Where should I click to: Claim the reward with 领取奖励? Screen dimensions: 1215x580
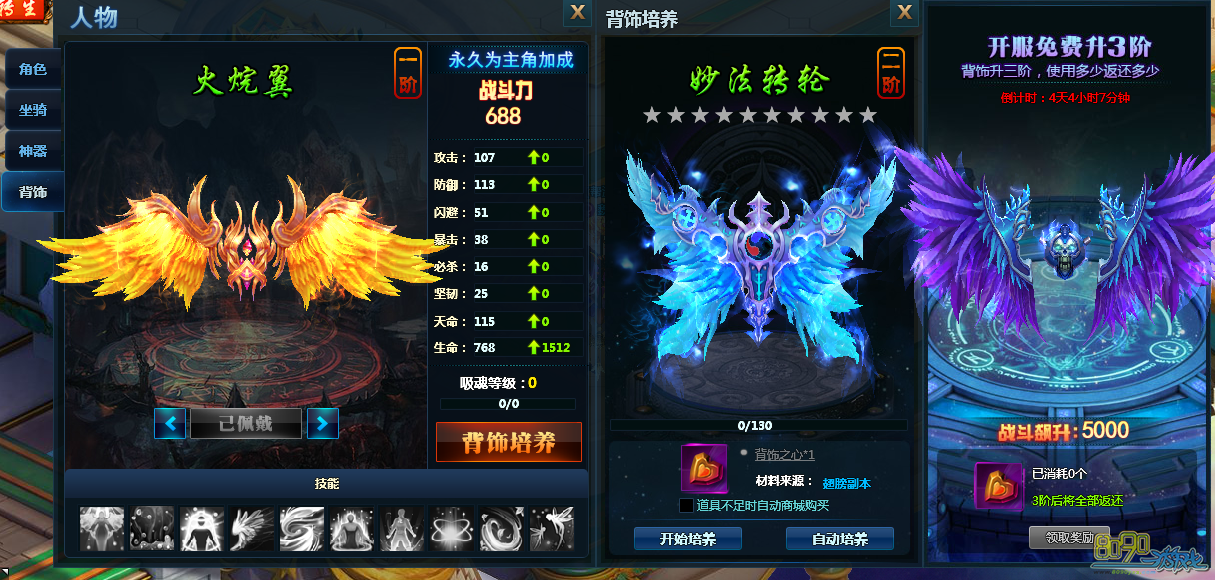[x=1068, y=537]
